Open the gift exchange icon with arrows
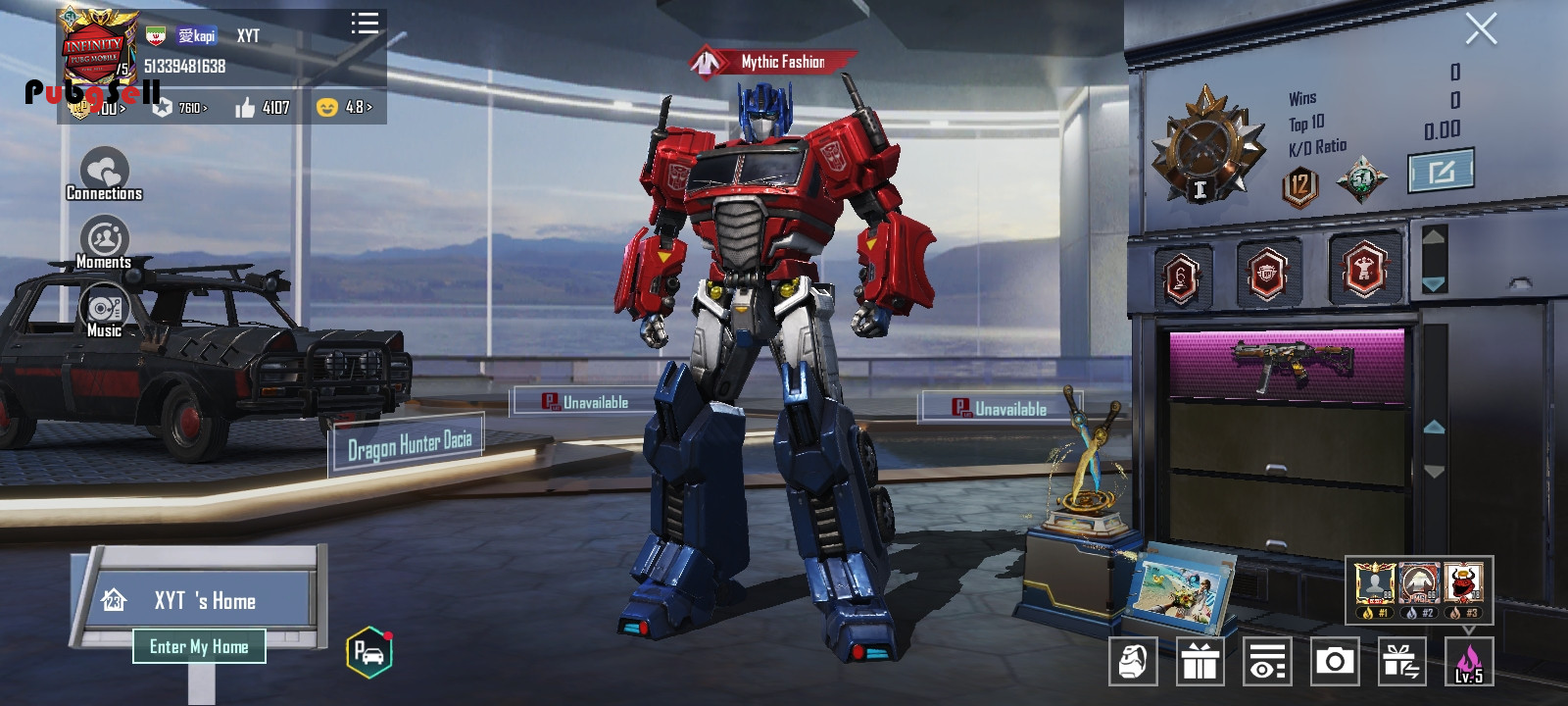Image resolution: width=1568 pixels, height=706 pixels. [1401, 662]
